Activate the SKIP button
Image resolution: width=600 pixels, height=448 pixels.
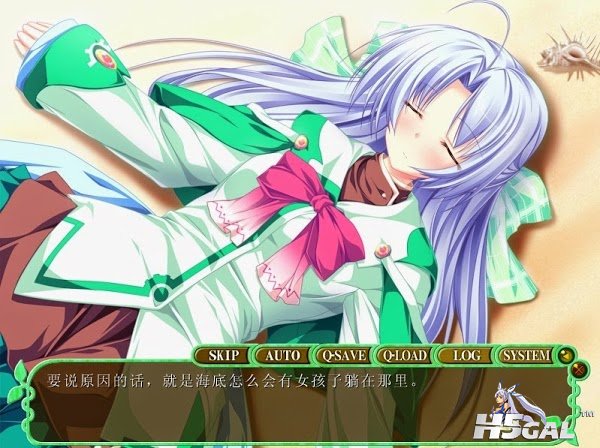point(221,354)
